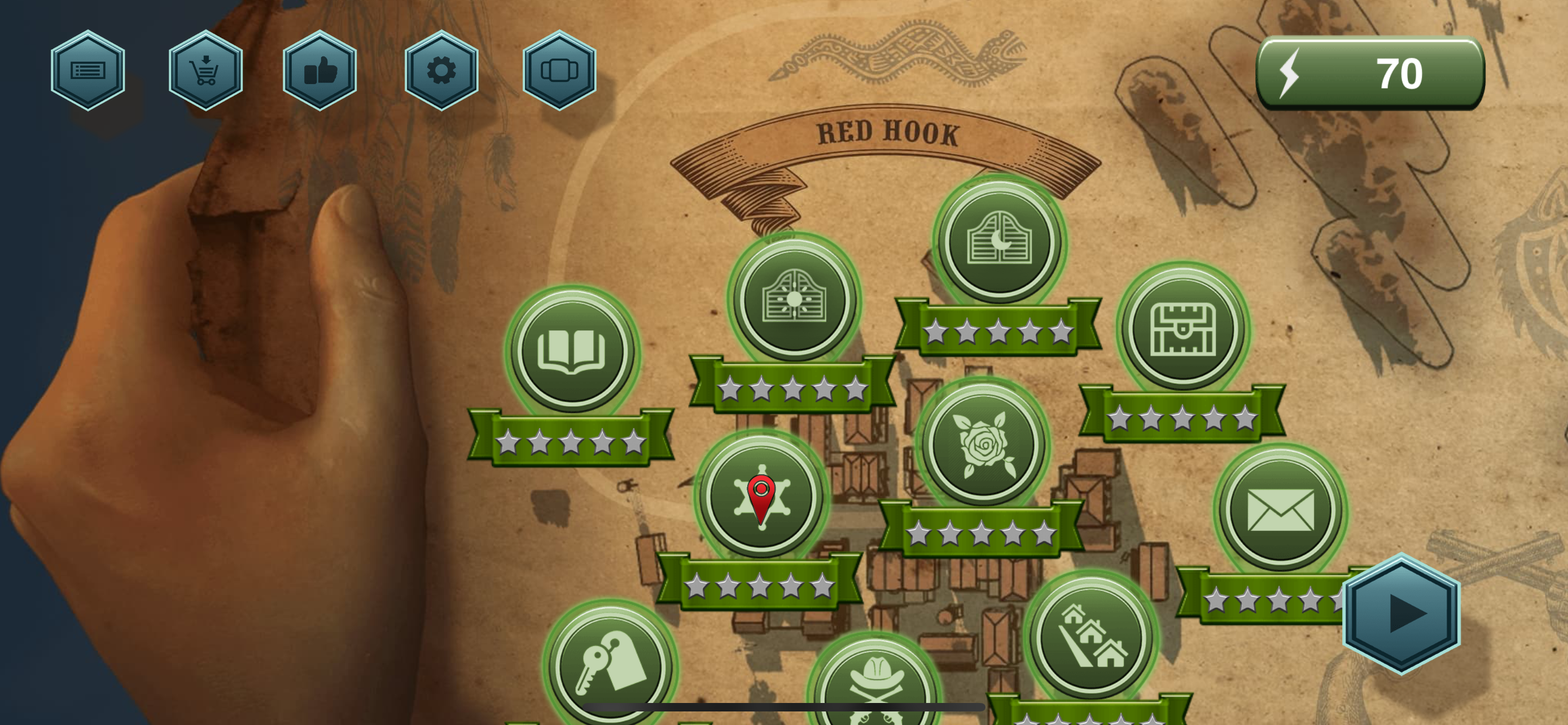Tap the lightning energy counter showing 70

click(x=1369, y=72)
